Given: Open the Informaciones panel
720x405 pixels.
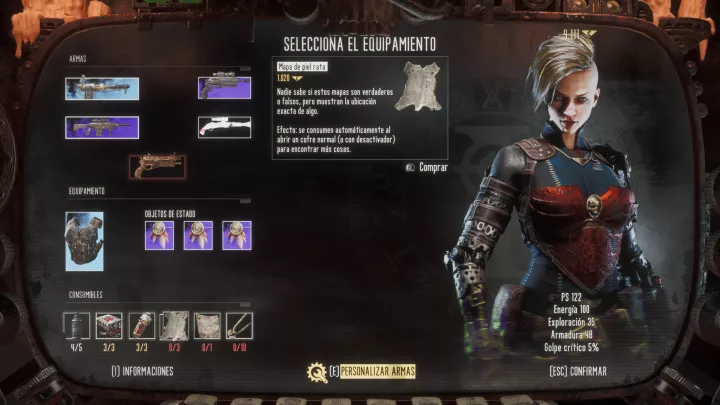Looking at the screenshot, I should (142, 371).
